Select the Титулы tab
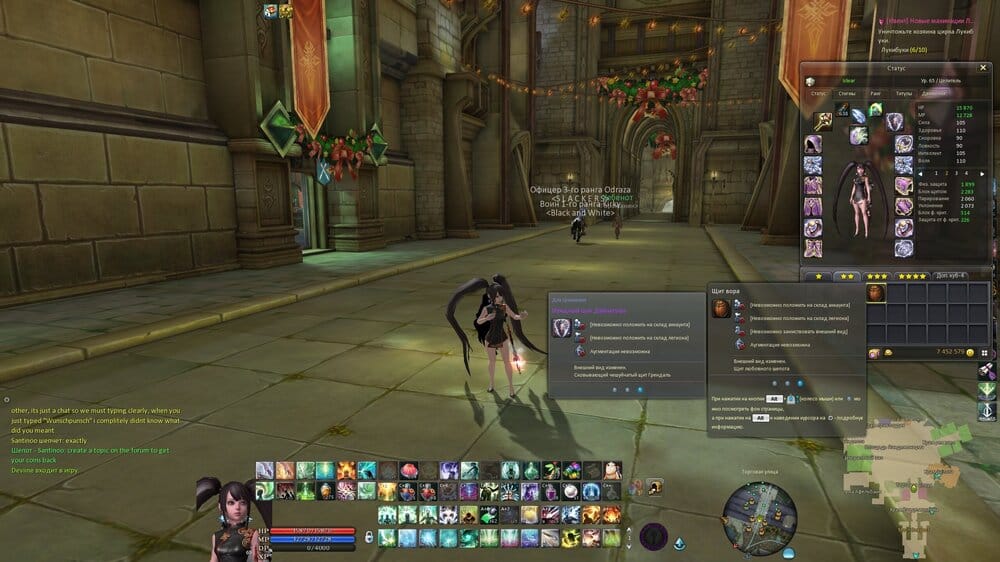This screenshot has width=1000, height=562. pyautogui.click(x=904, y=93)
